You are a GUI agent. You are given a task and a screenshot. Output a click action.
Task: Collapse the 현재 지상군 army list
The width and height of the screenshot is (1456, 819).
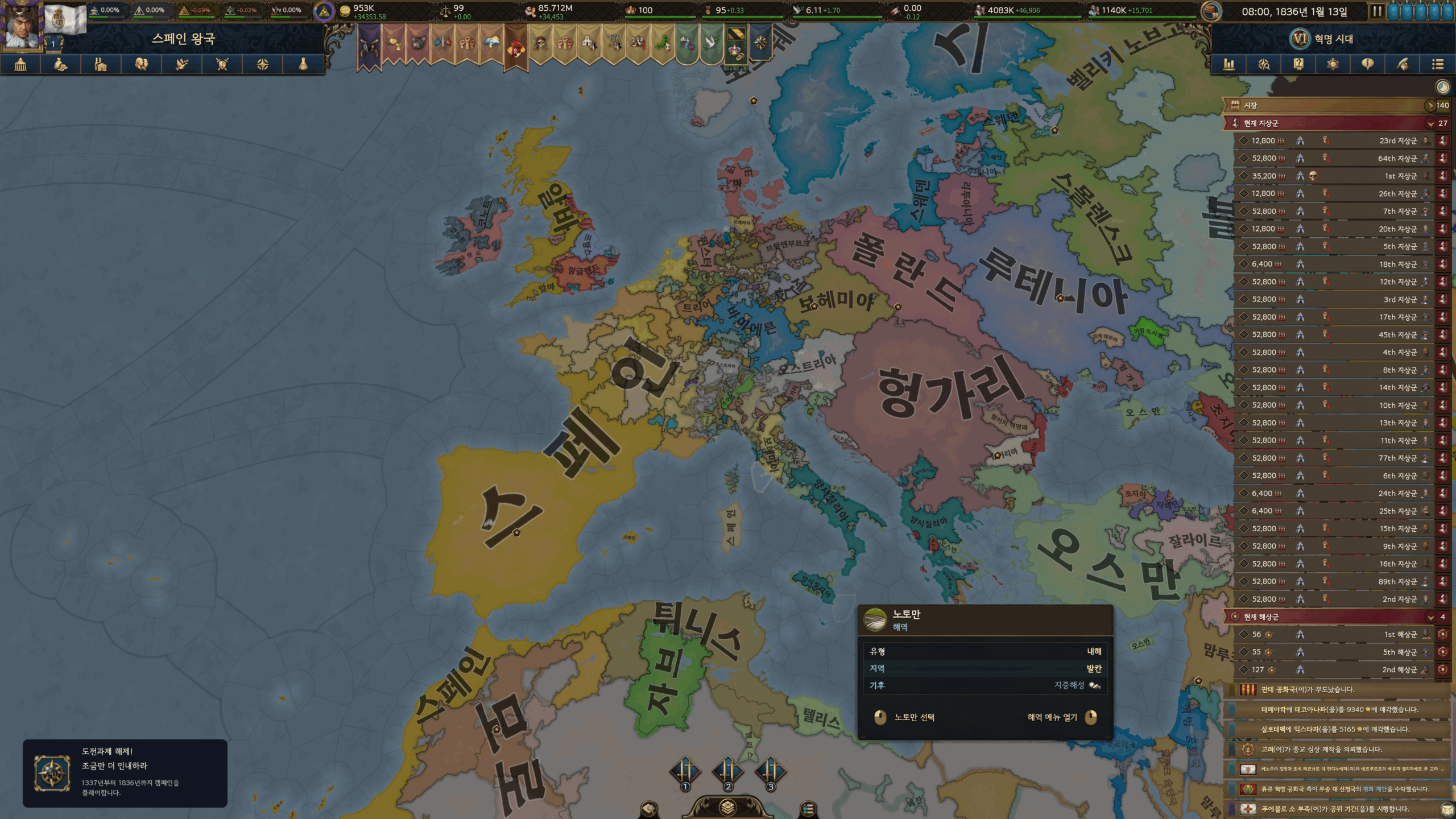(x=1430, y=123)
